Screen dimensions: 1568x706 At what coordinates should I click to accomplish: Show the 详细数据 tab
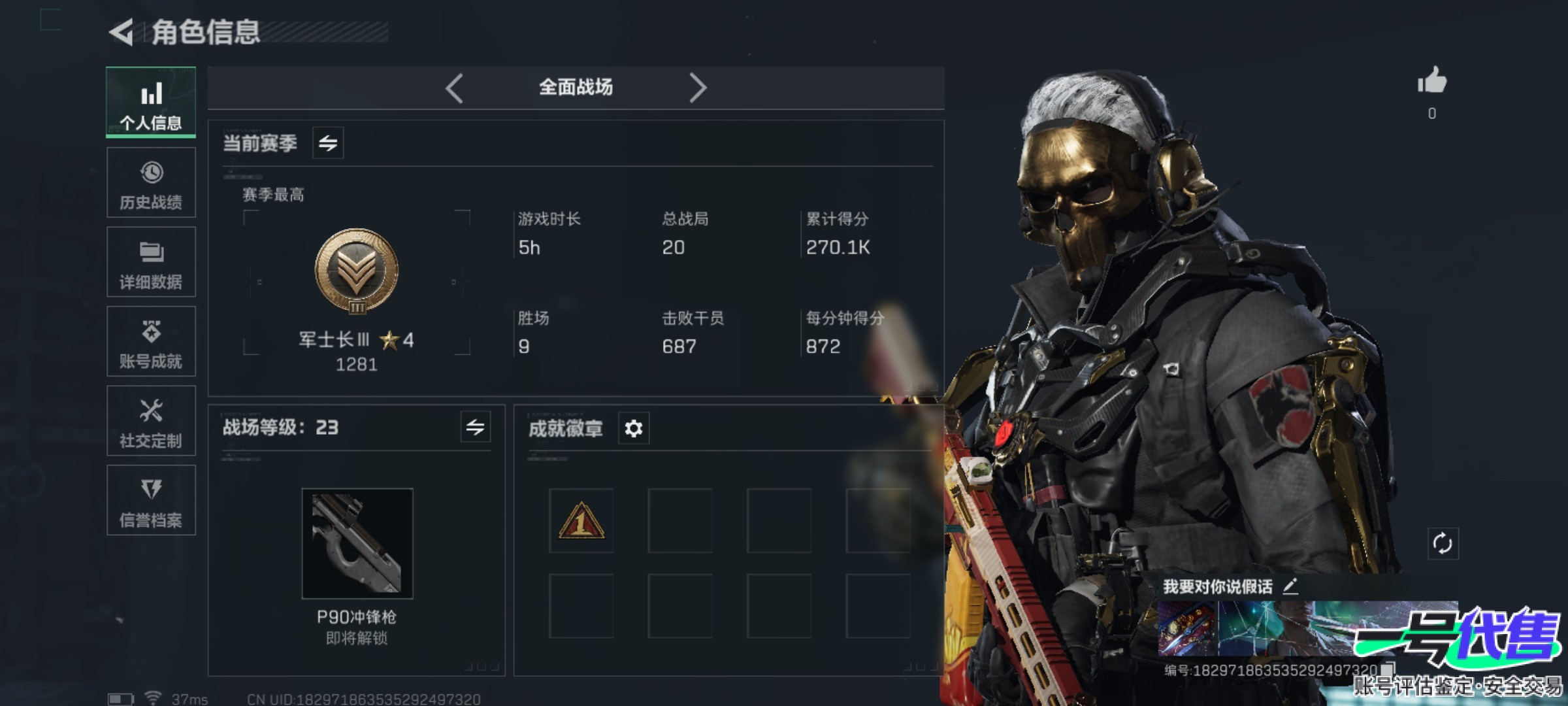click(x=151, y=262)
